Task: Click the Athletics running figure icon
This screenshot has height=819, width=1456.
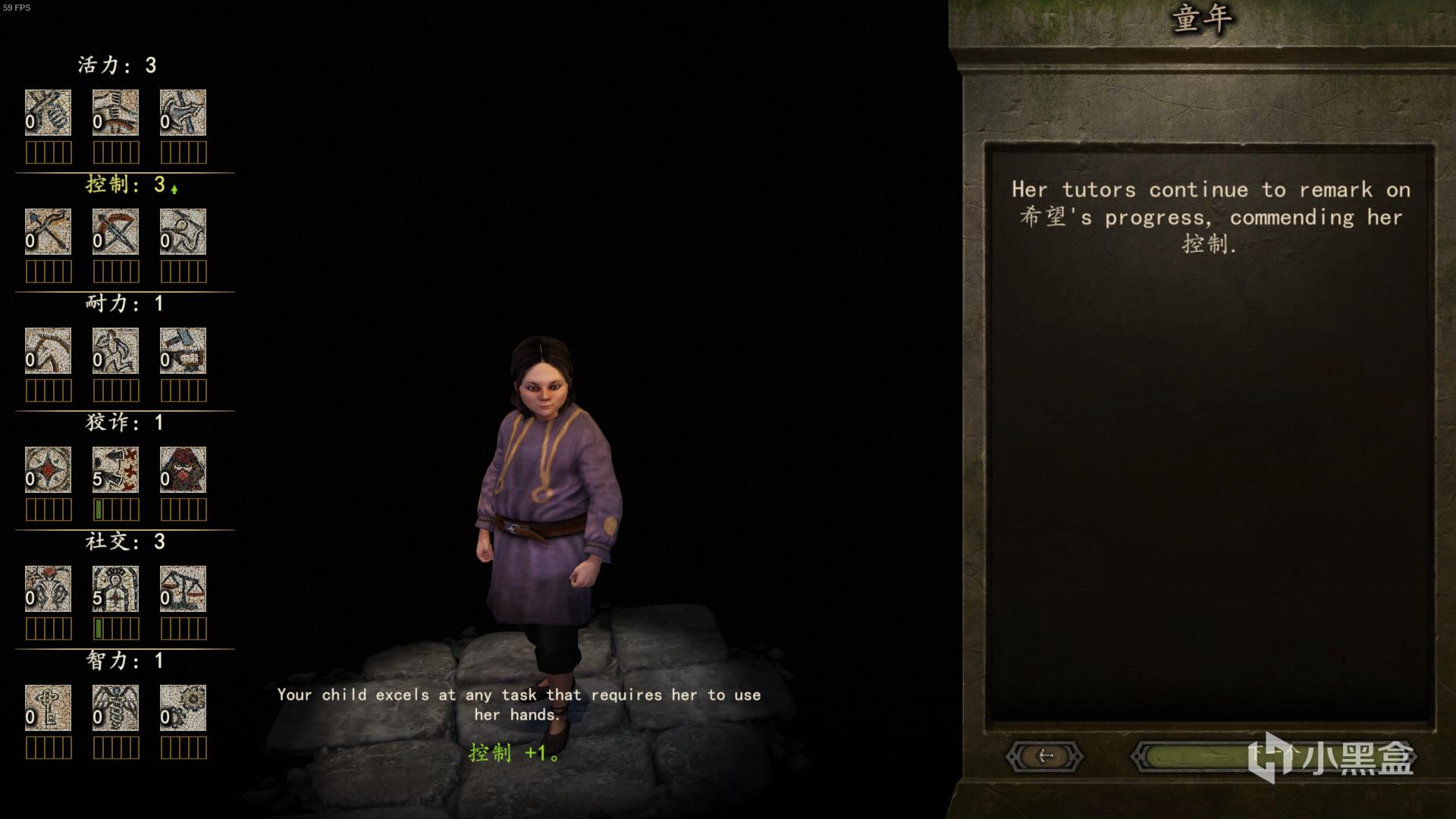Action: 115,351
